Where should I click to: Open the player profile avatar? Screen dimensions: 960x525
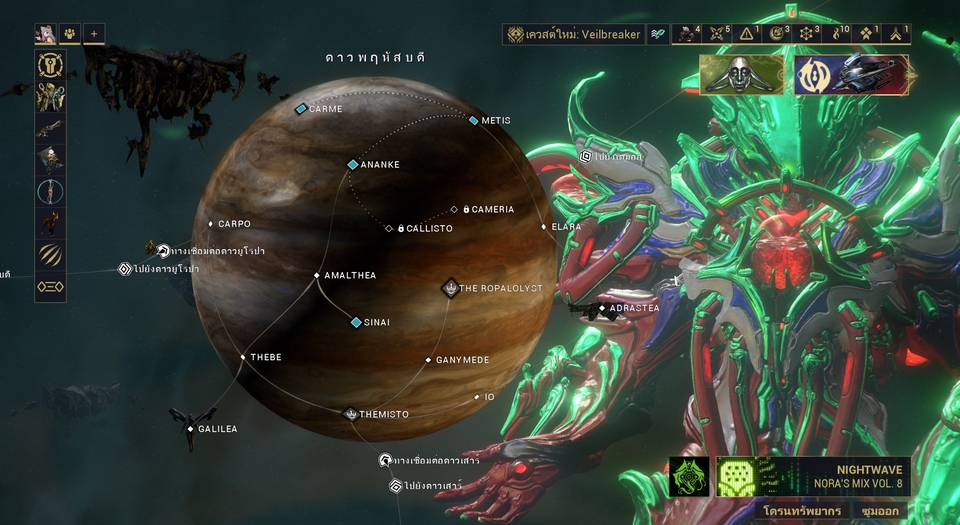pyautogui.click(x=45, y=34)
